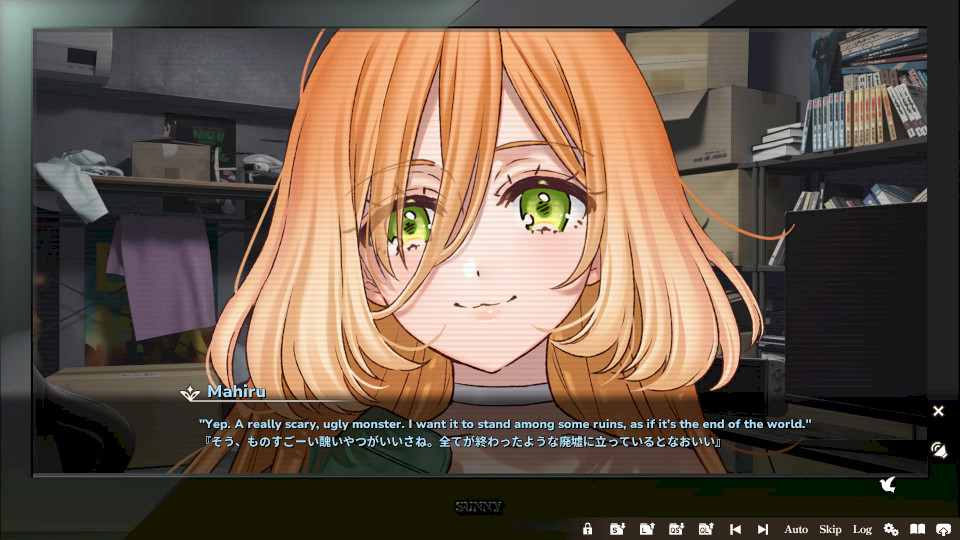Hide the dialogue box with the X
The image size is (960, 540).
coord(938,411)
